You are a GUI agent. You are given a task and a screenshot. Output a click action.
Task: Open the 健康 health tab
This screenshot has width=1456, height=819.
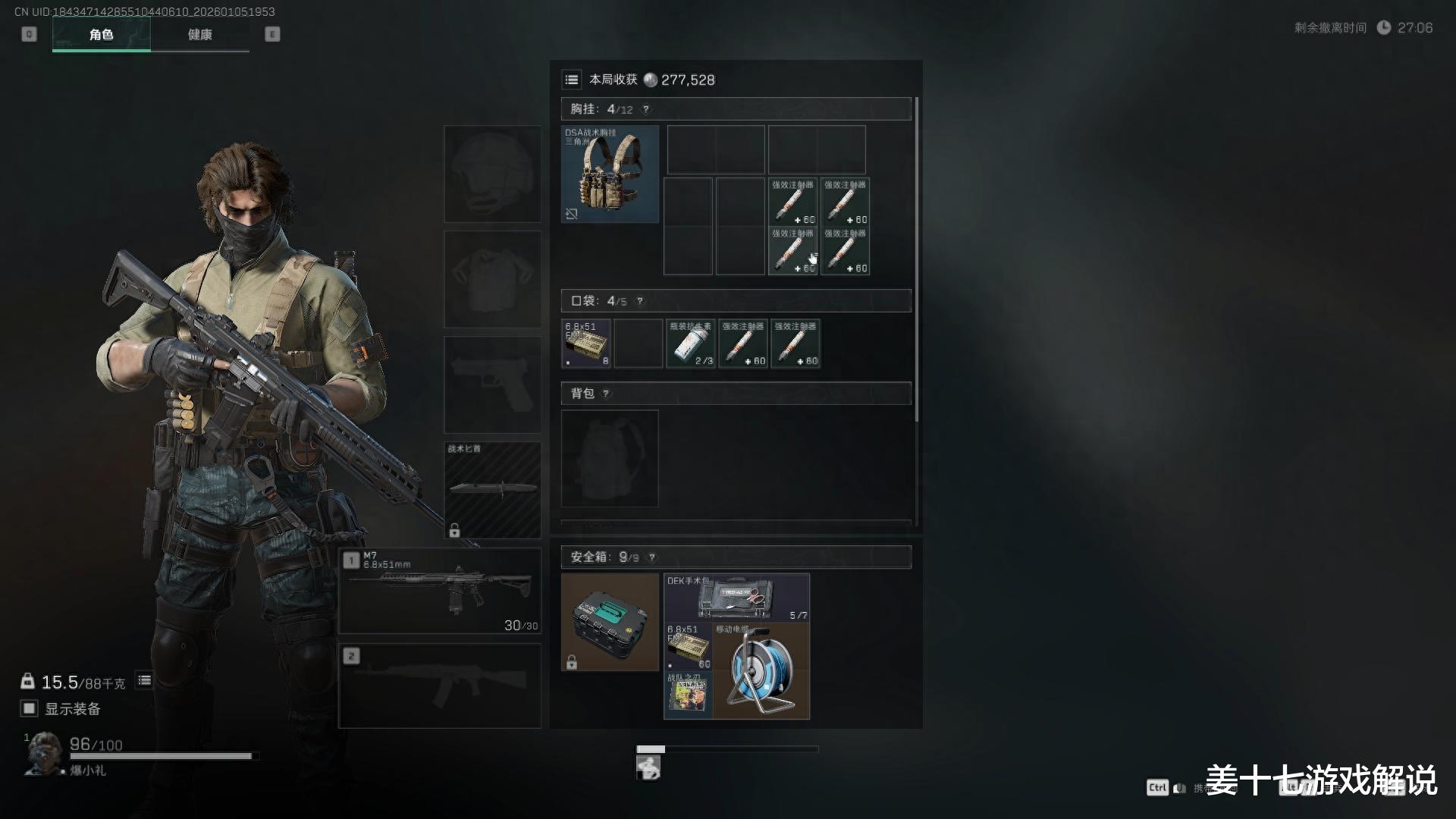point(200,35)
